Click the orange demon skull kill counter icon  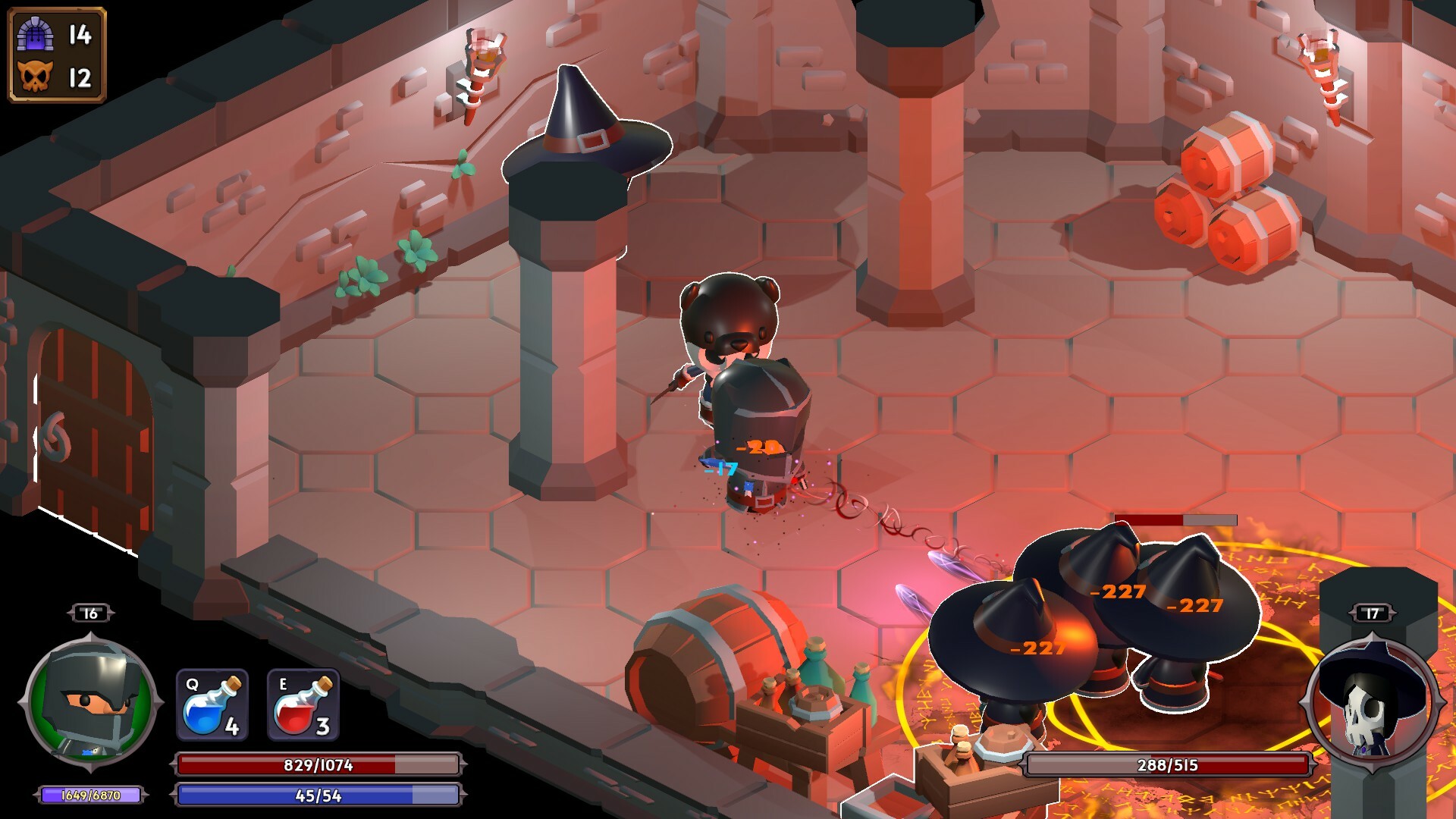click(x=36, y=76)
